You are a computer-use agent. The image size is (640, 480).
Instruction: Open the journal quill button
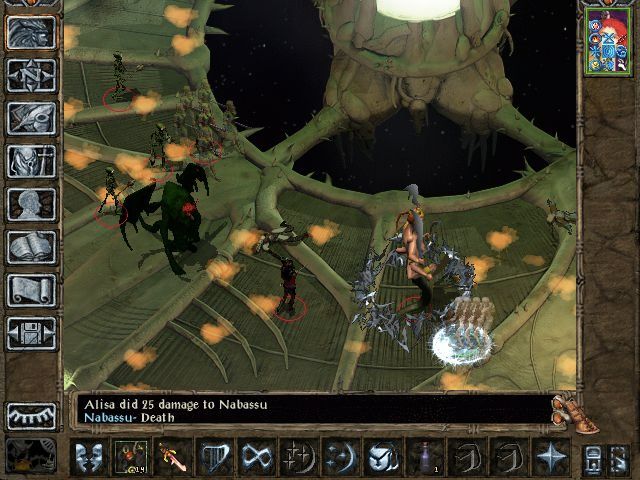point(31,118)
